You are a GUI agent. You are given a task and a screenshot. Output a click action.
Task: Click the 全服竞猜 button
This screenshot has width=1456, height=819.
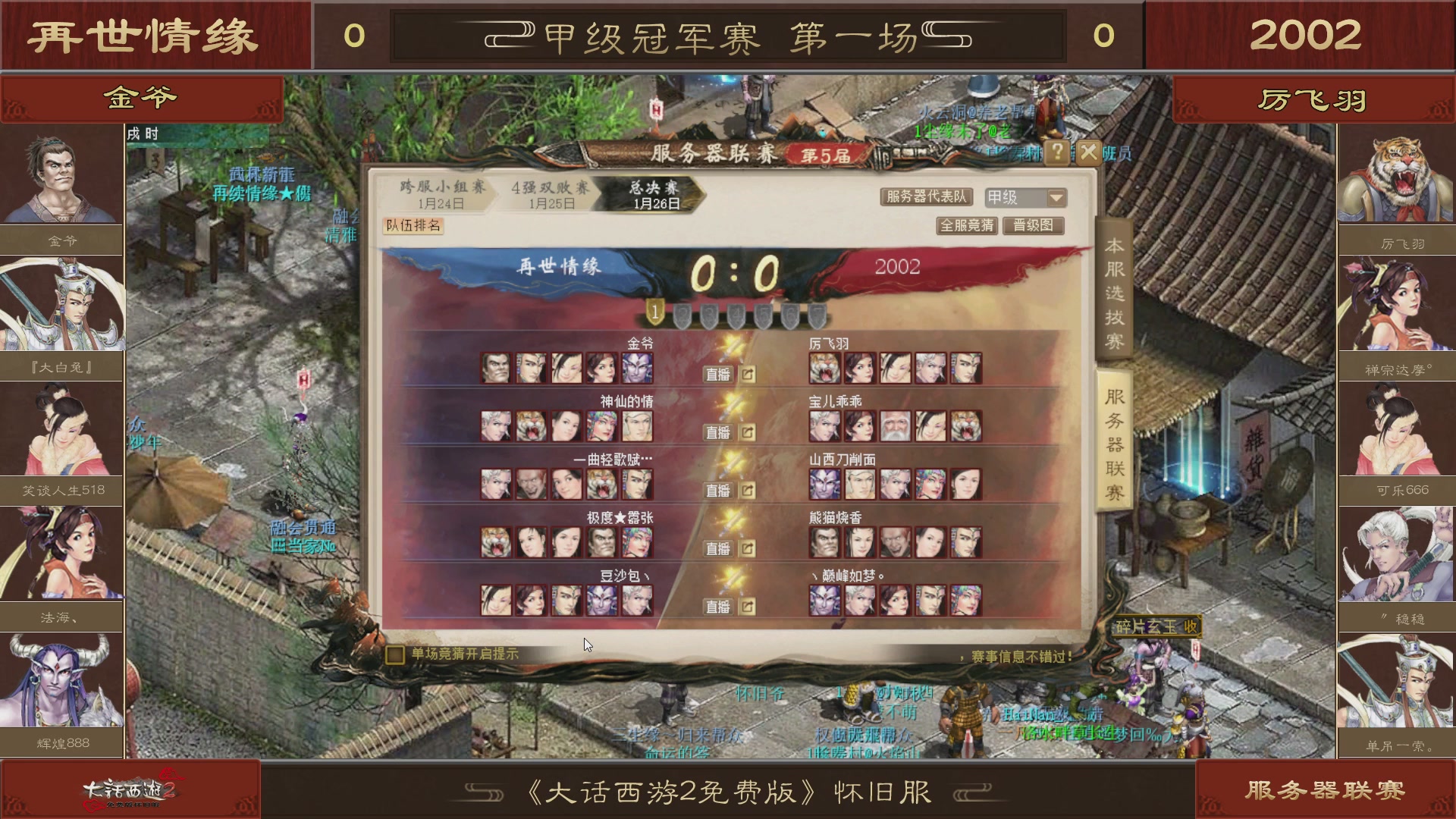[x=968, y=225]
